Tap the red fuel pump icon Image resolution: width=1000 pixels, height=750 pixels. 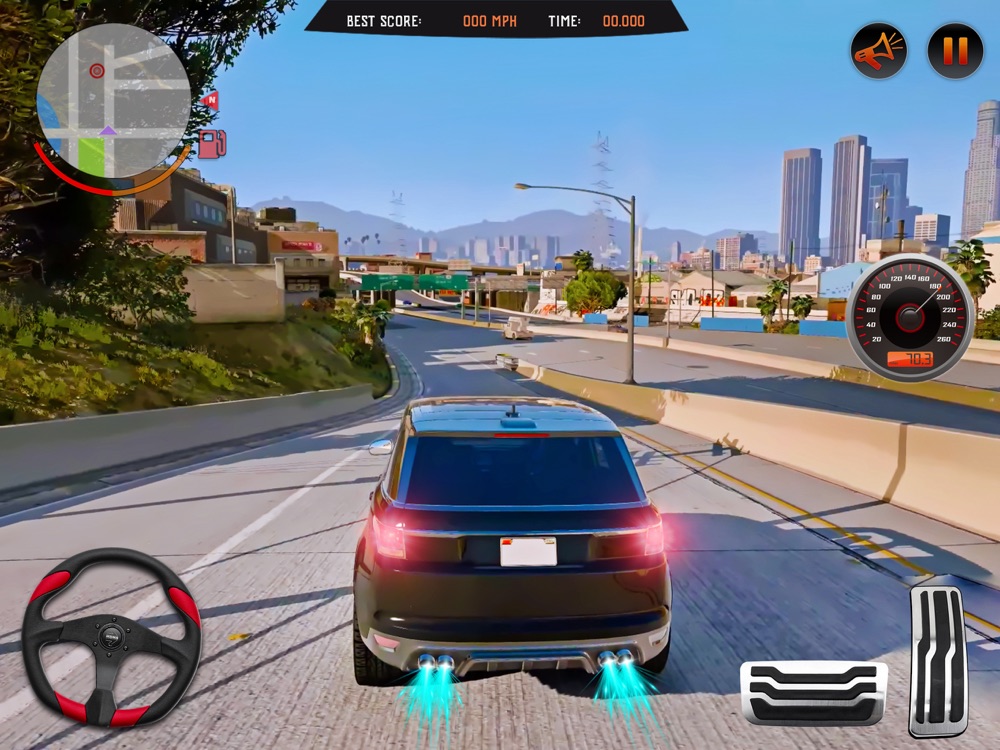[x=211, y=144]
